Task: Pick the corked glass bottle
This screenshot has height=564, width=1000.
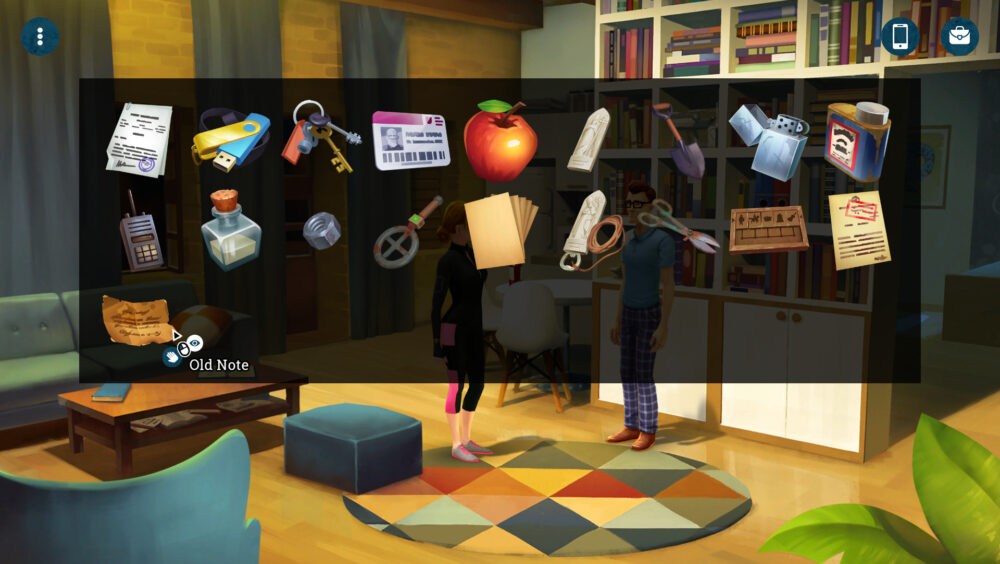Action: [x=230, y=231]
